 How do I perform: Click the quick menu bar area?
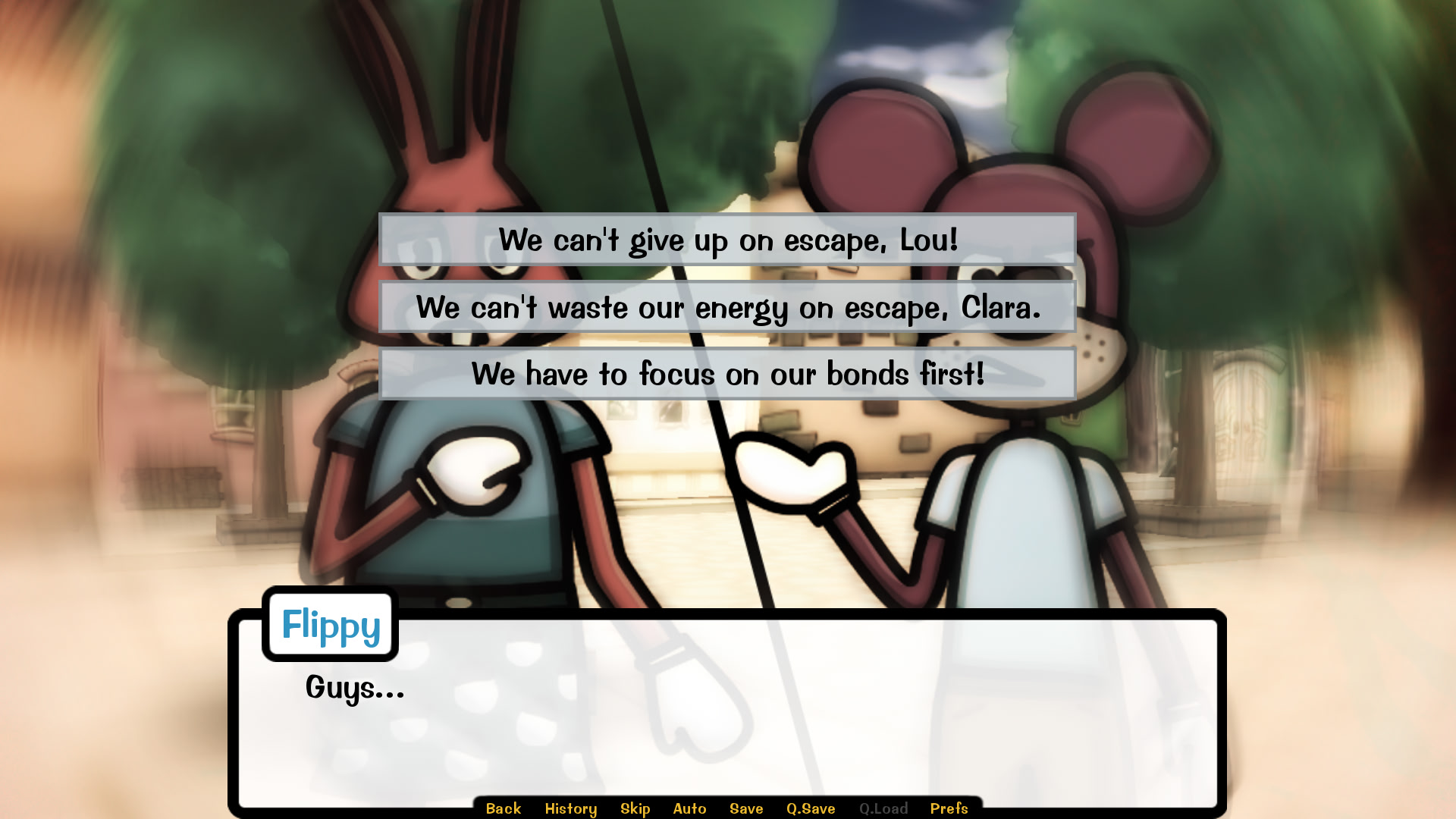click(728, 808)
